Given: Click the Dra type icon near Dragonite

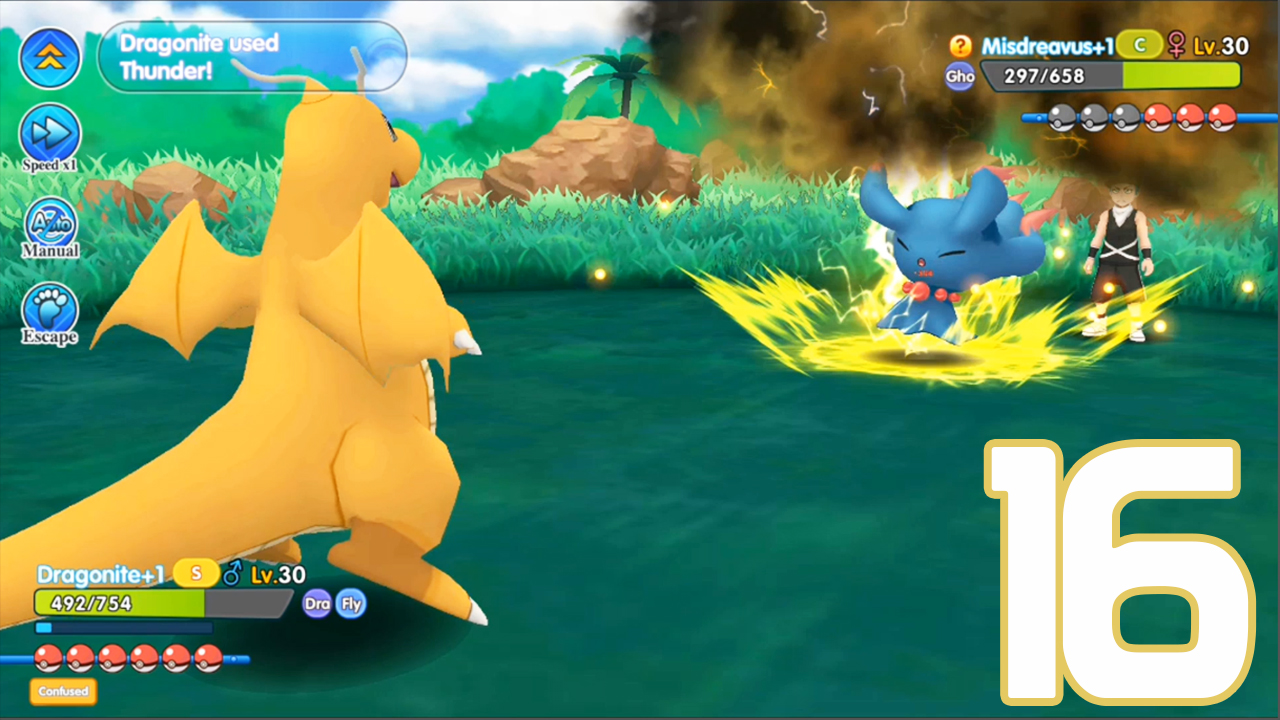Looking at the screenshot, I should (318, 603).
